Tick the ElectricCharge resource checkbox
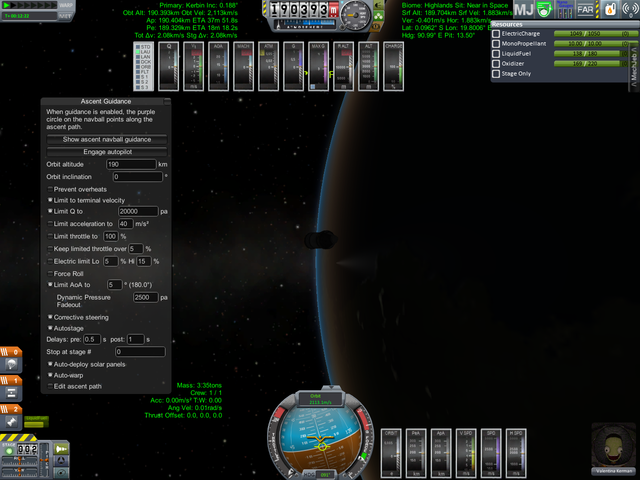Viewport: 640px width, 480px height. [498, 34]
